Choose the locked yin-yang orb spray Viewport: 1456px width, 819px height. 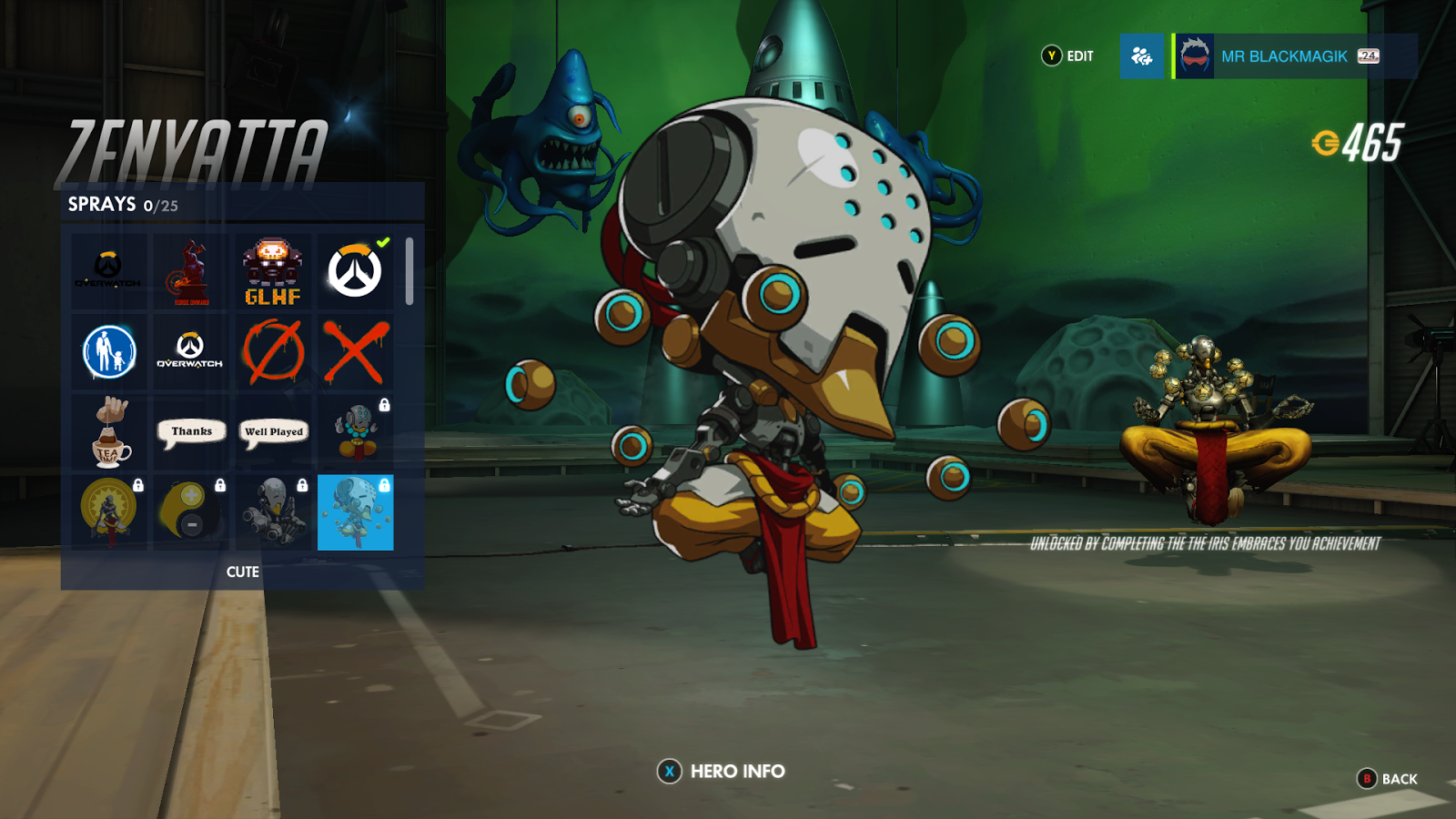pos(190,512)
